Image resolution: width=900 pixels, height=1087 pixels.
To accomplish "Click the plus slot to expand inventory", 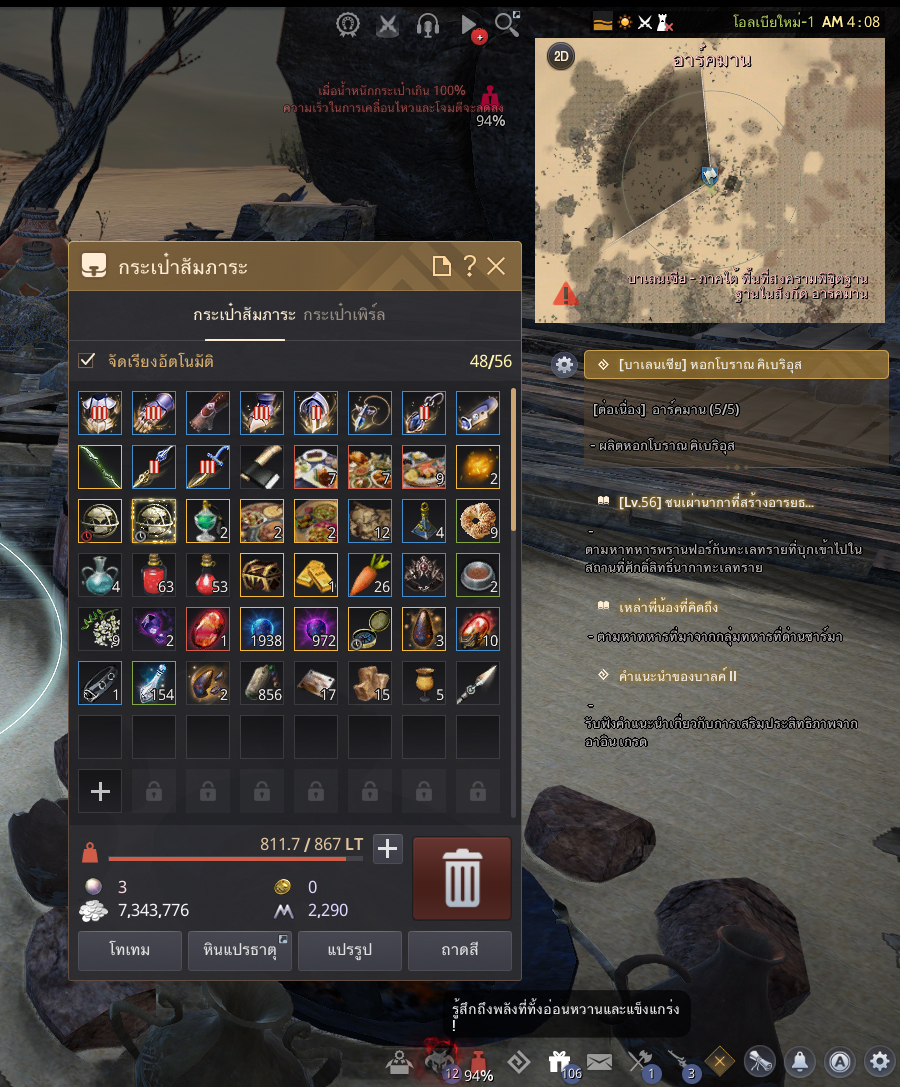I will click(x=100, y=792).
